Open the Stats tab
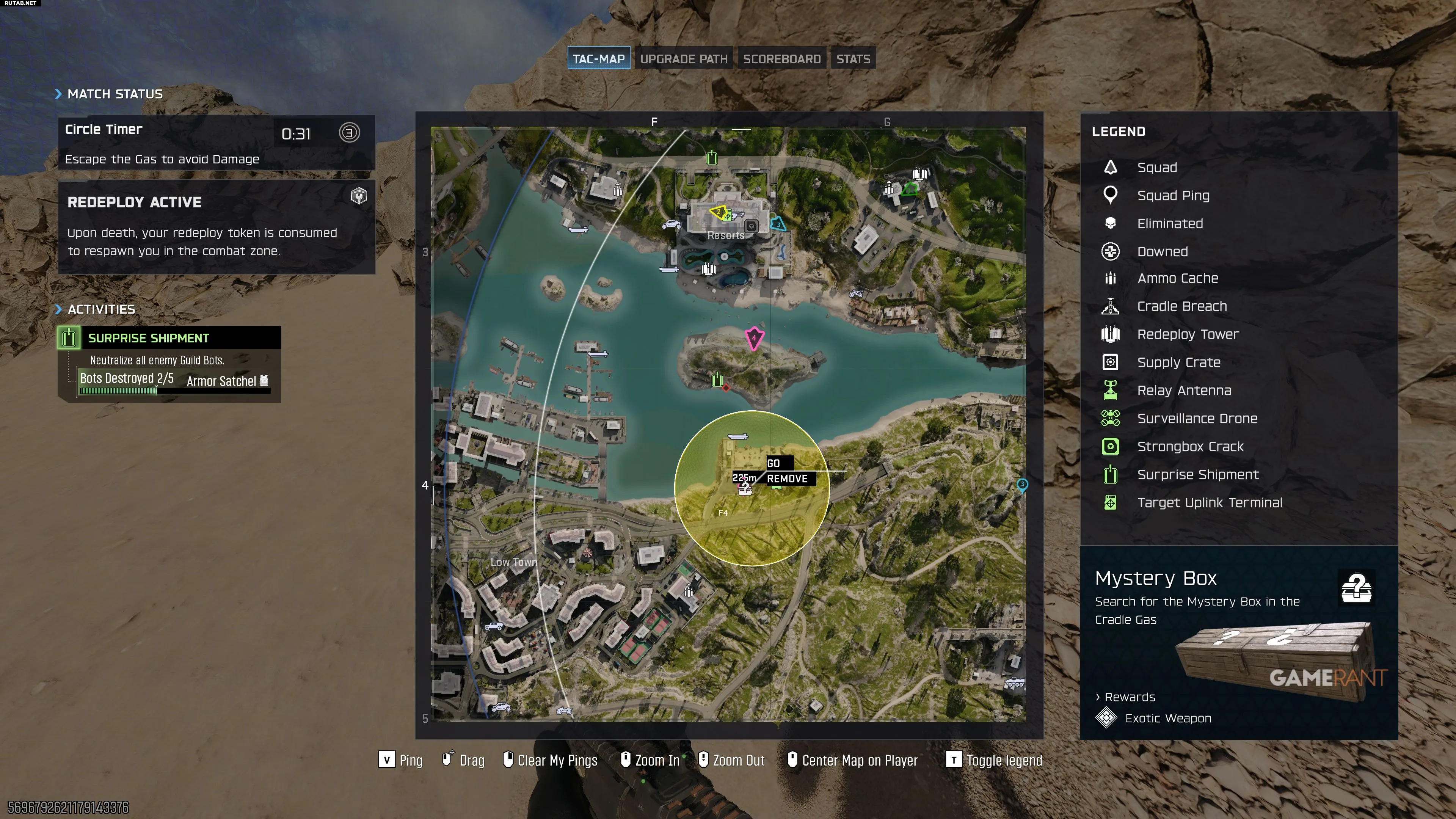This screenshot has width=1456, height=819. coord(853,59)
